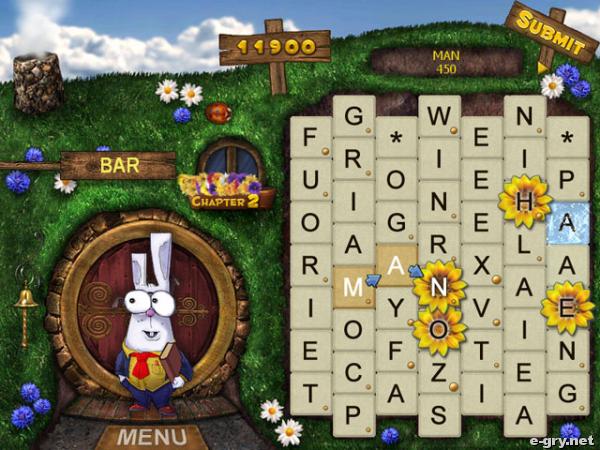
Task: Click the sunflower N tile
Action: tap(438, 286)
